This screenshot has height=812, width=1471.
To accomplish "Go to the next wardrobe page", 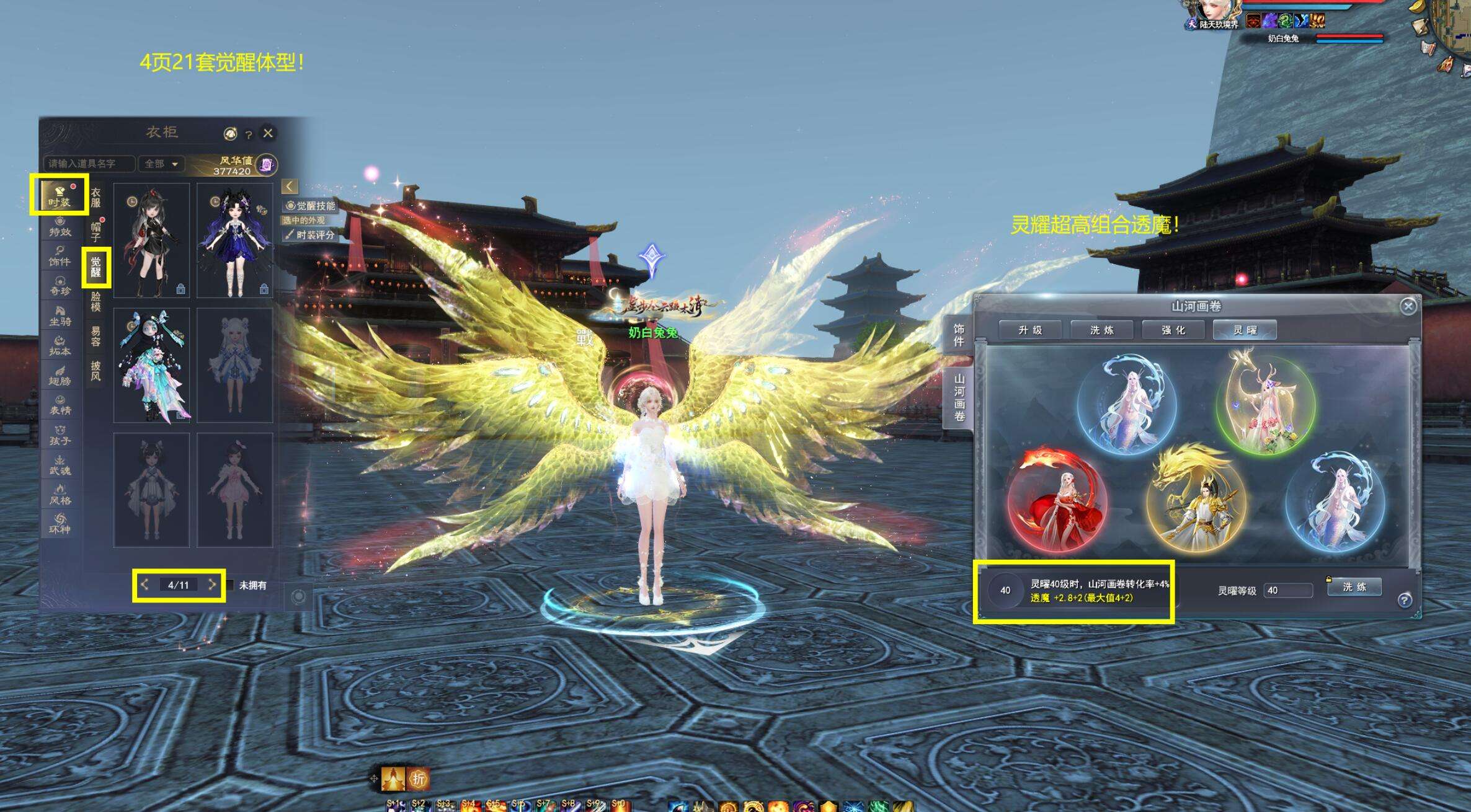I will click(x=212, y=585).
